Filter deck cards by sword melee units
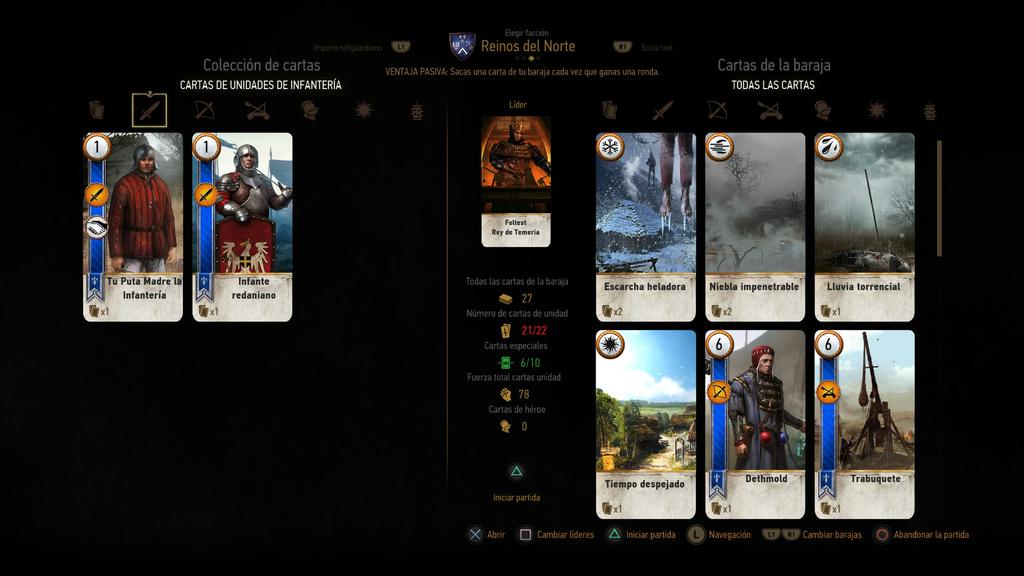 click(x=663, y=110)
